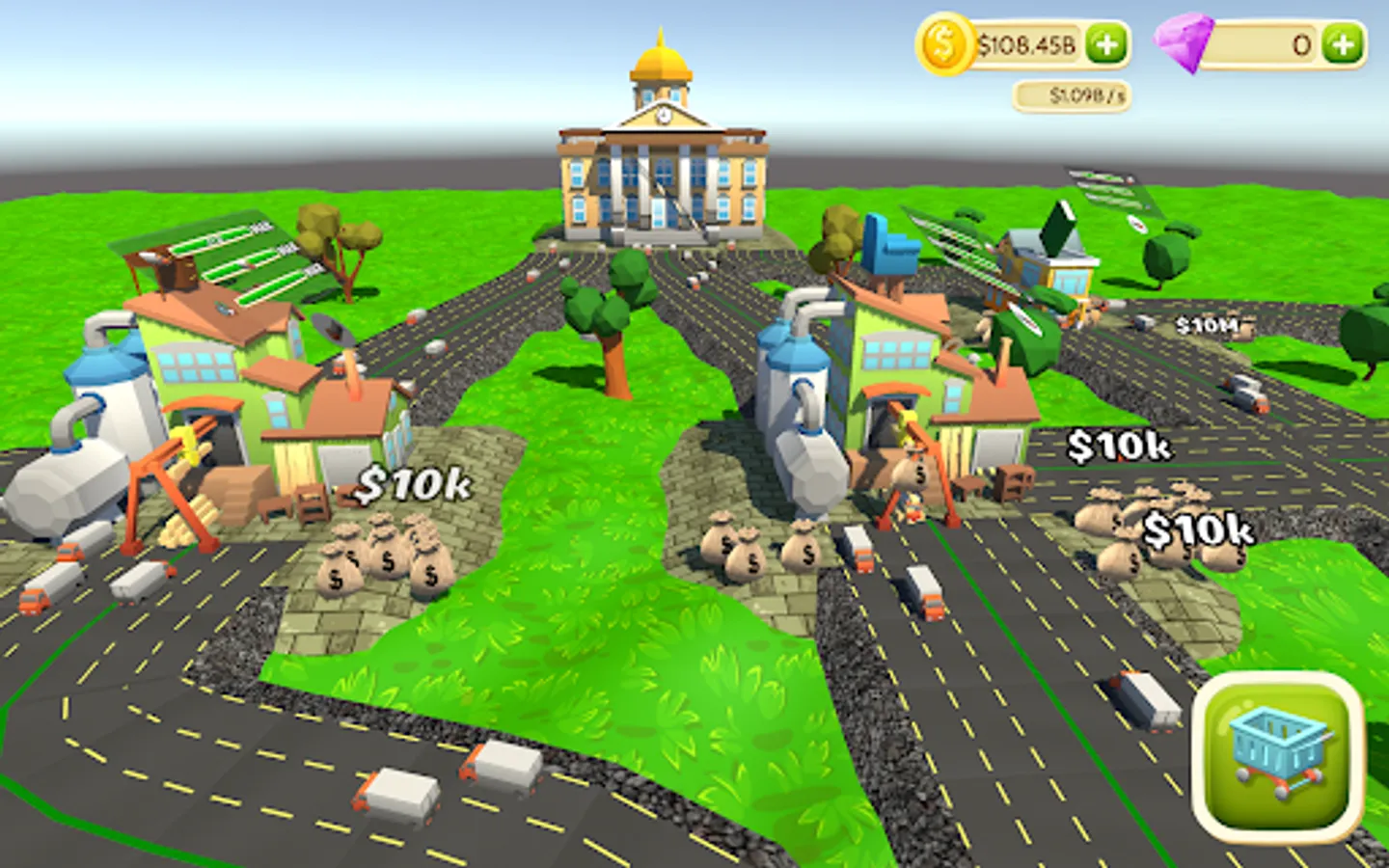1389x868 pixels.
Task: Tap the green plus beside the coin balance
Action: click(x=1107, y=41)
